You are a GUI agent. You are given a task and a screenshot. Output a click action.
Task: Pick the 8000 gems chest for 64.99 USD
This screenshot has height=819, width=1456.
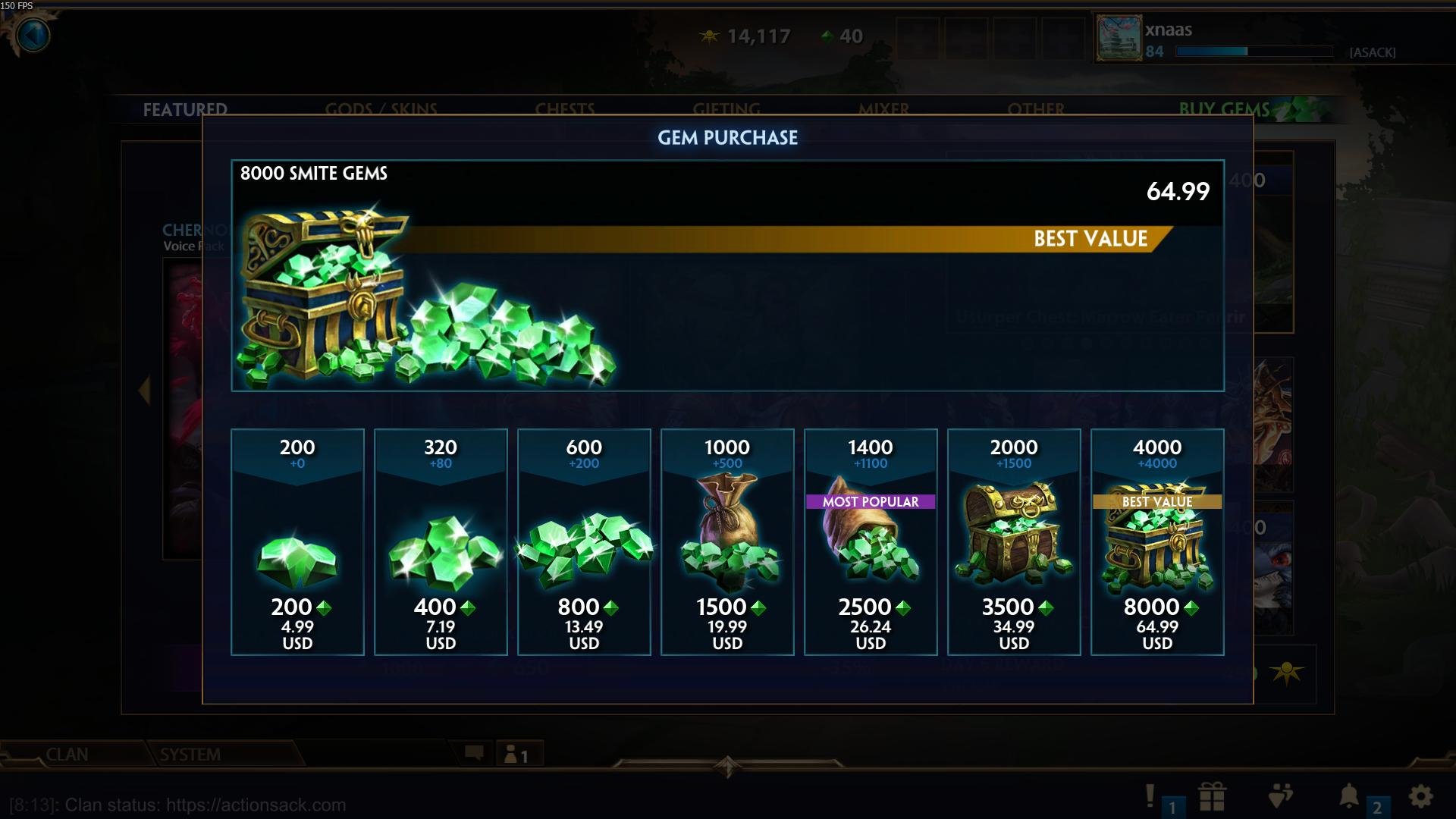[1157, 541]
